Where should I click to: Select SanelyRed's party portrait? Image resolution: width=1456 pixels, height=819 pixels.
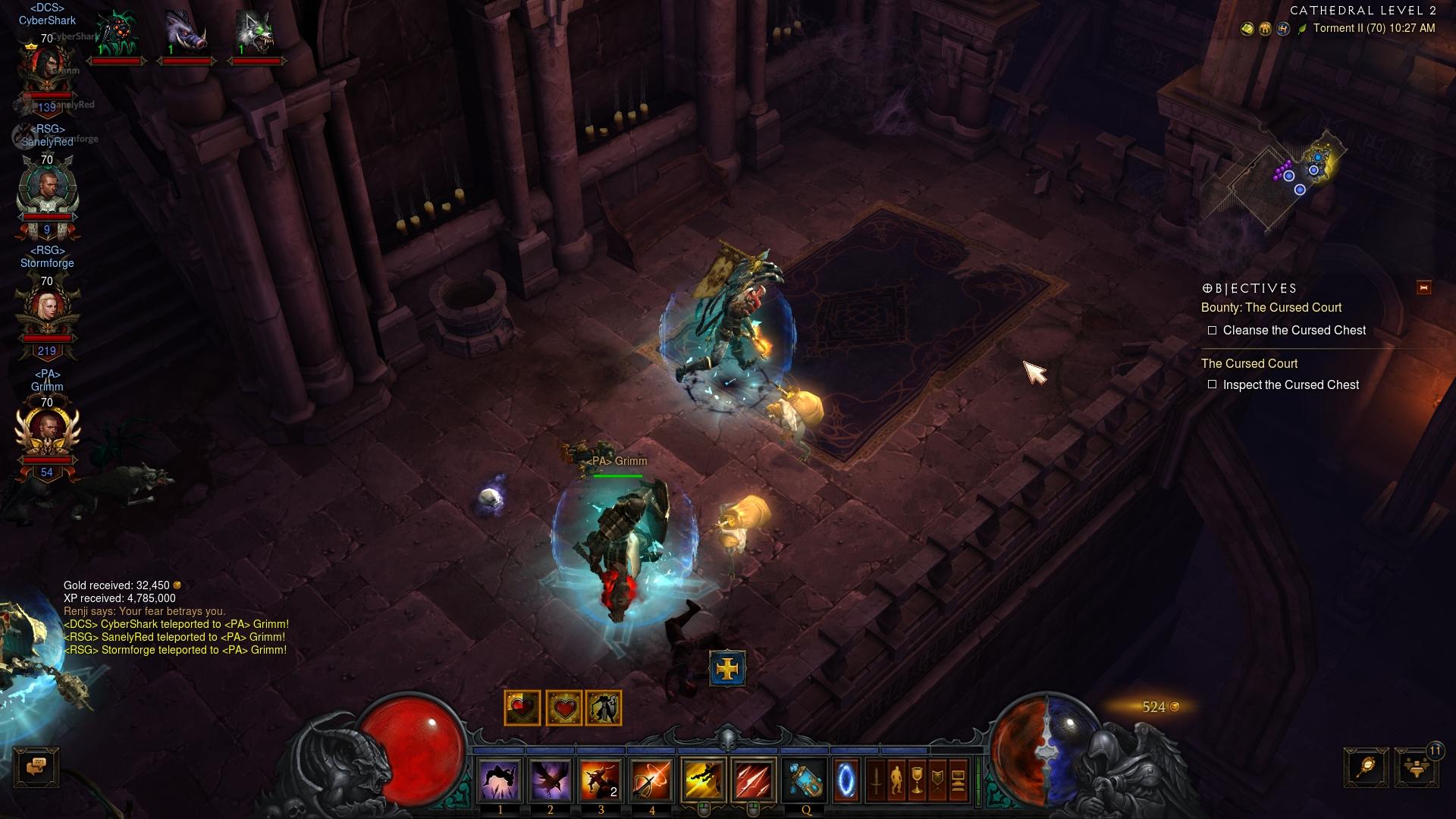point(47,190)
